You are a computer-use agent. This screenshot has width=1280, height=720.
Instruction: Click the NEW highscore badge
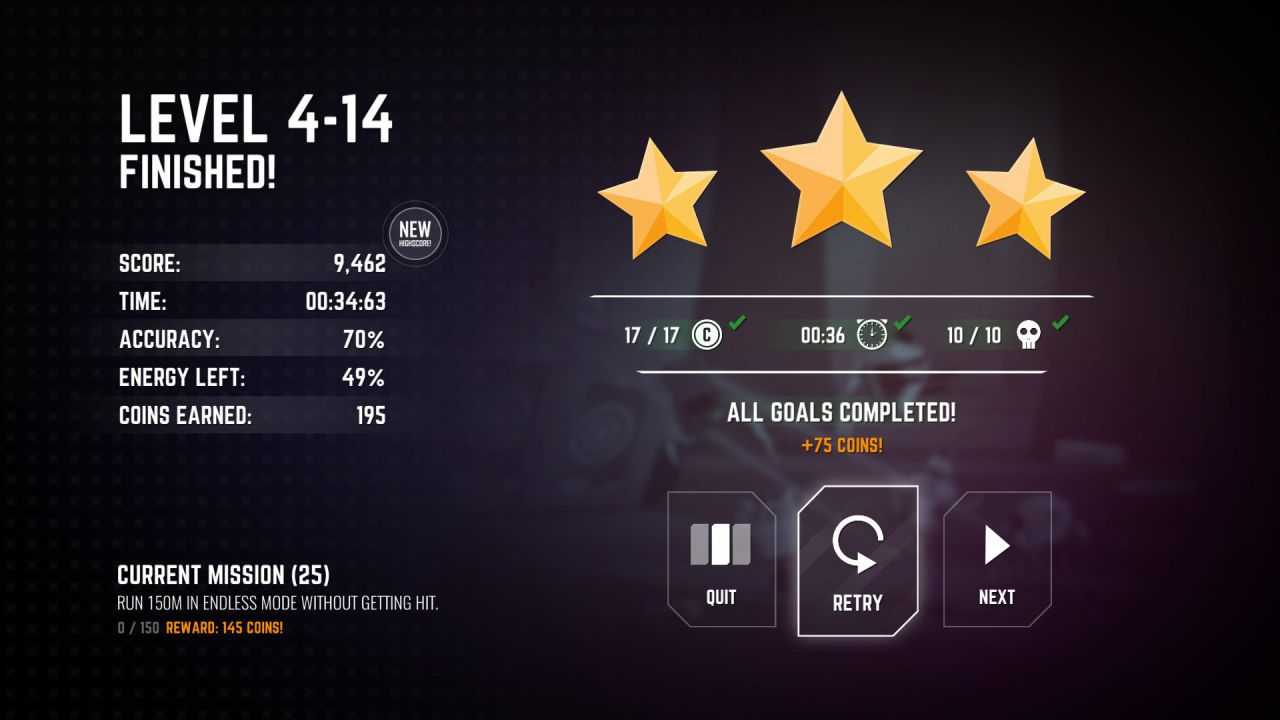coord(414,234)
